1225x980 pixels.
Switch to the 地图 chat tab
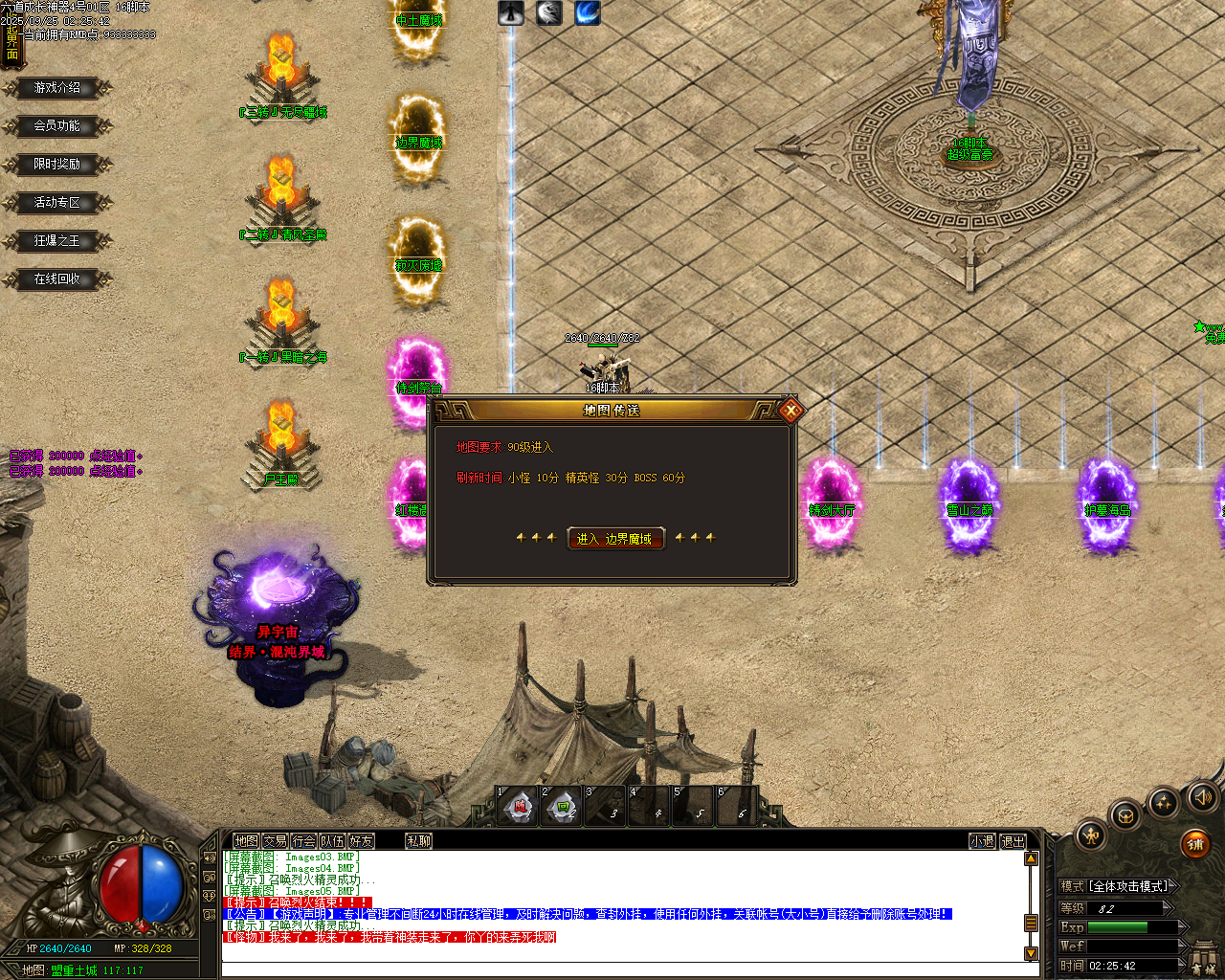pos(247,840)
